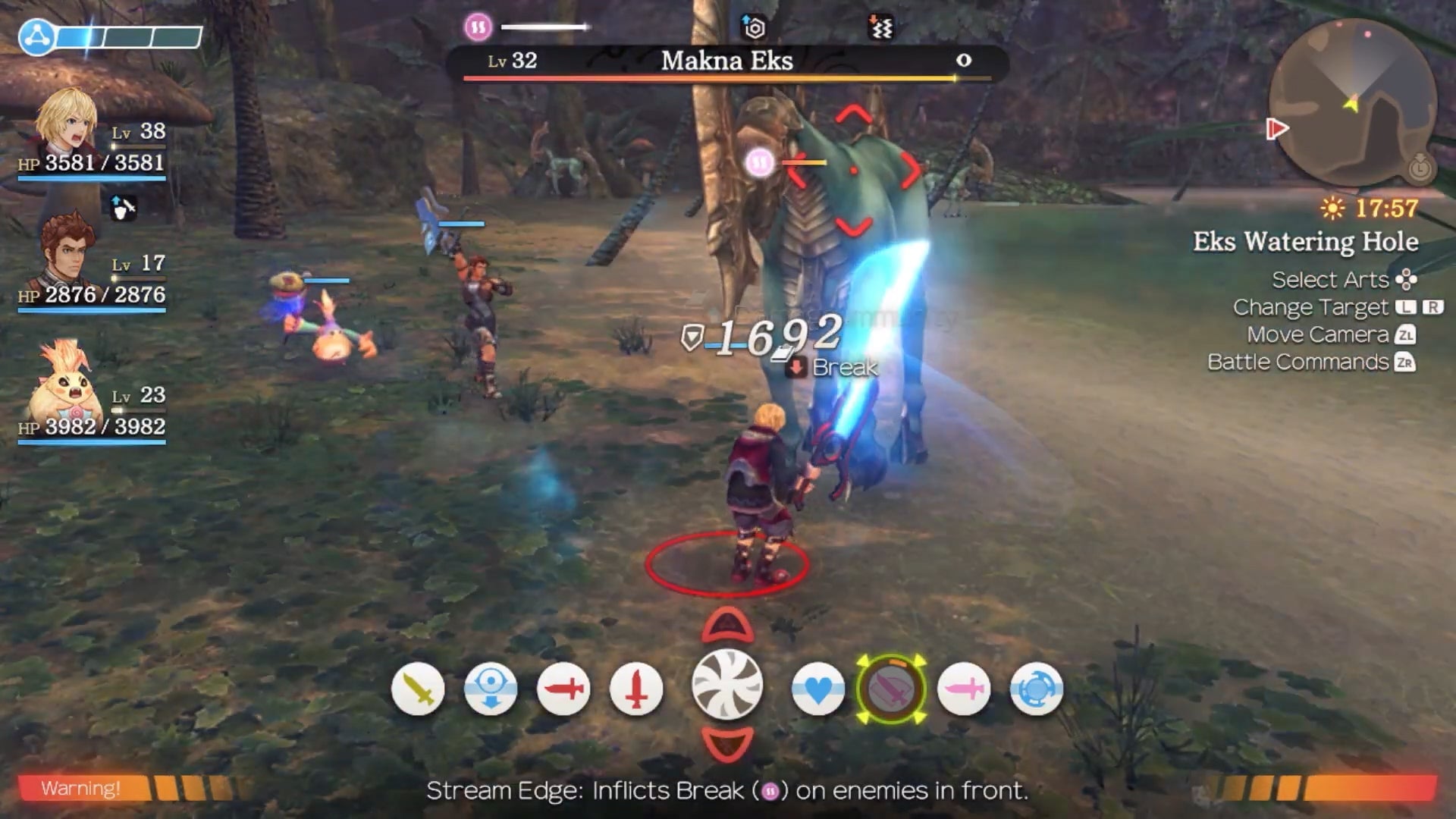Select the rightmost blue circular art

click(1036, 690)
